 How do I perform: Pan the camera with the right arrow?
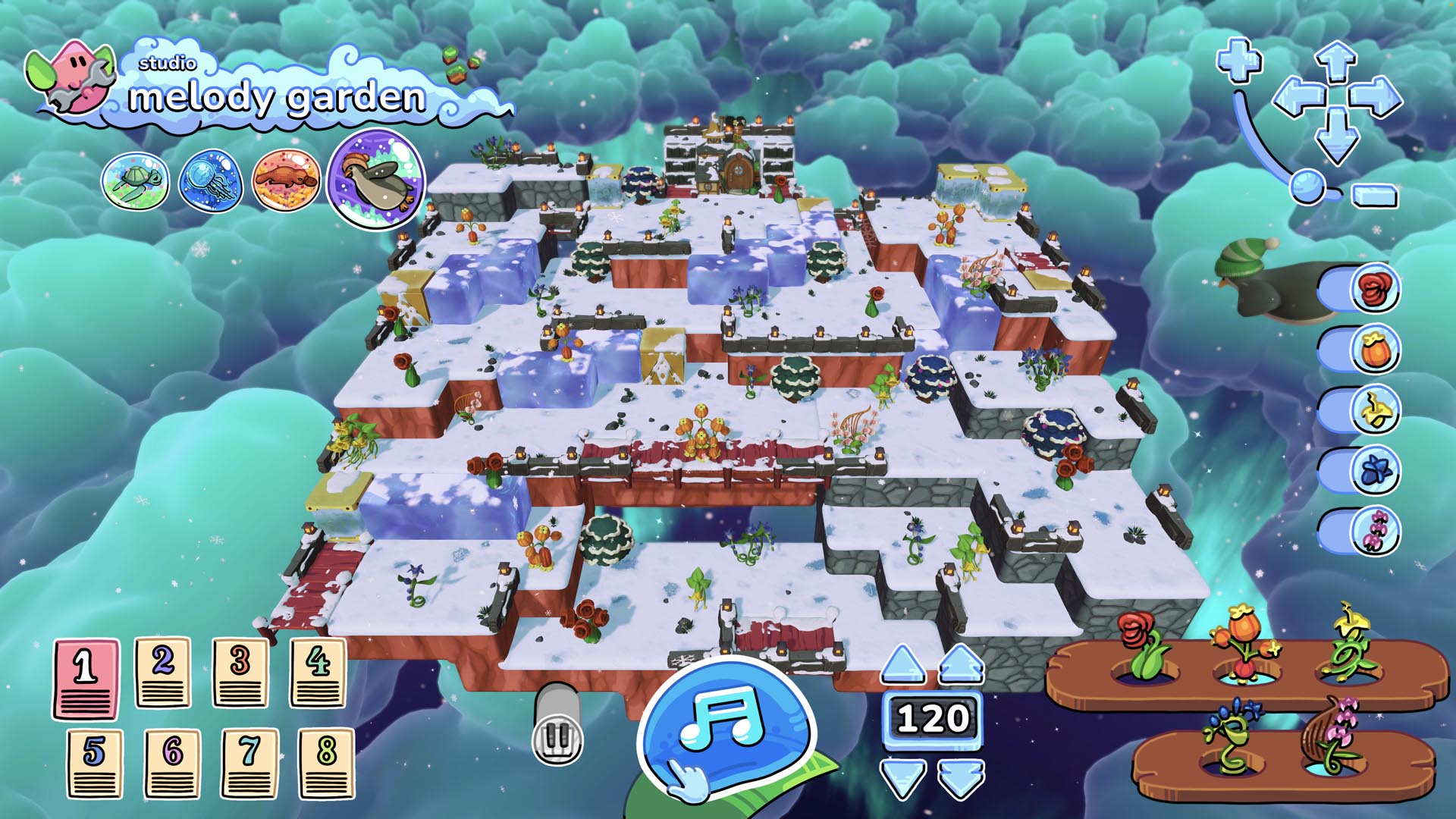[1375, 99]
